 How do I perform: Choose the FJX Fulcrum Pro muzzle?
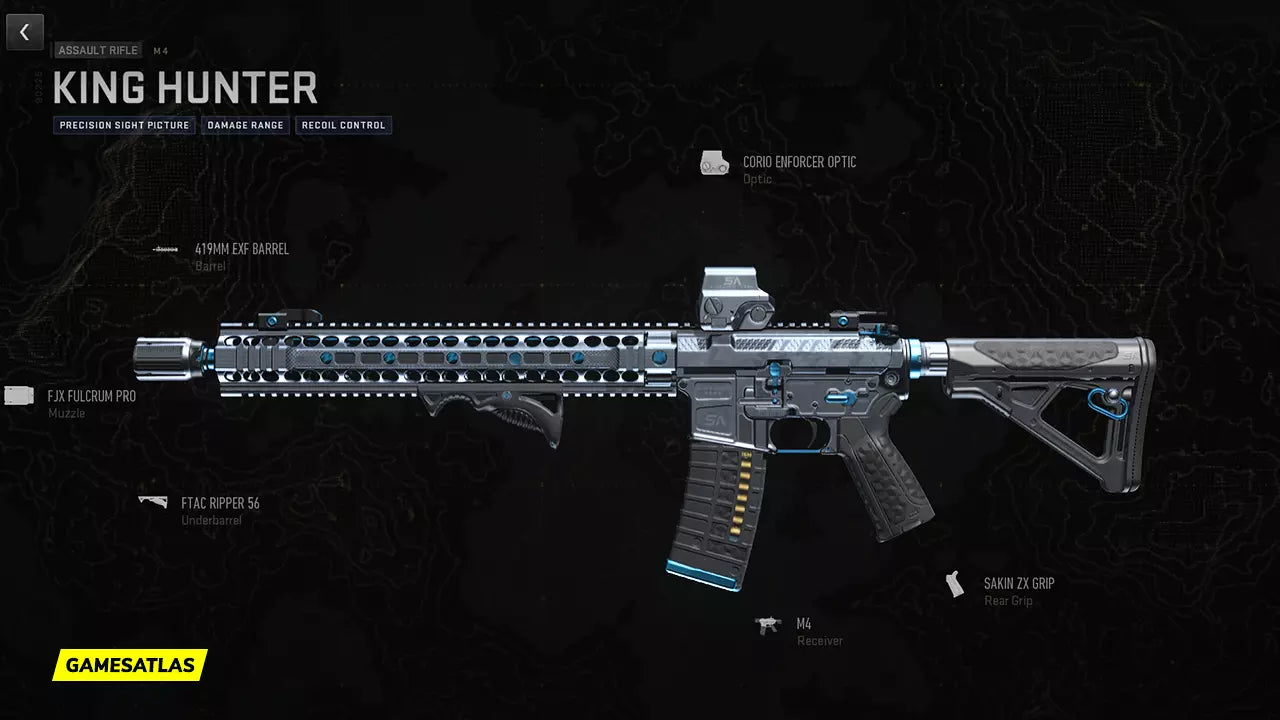point(91,396)
